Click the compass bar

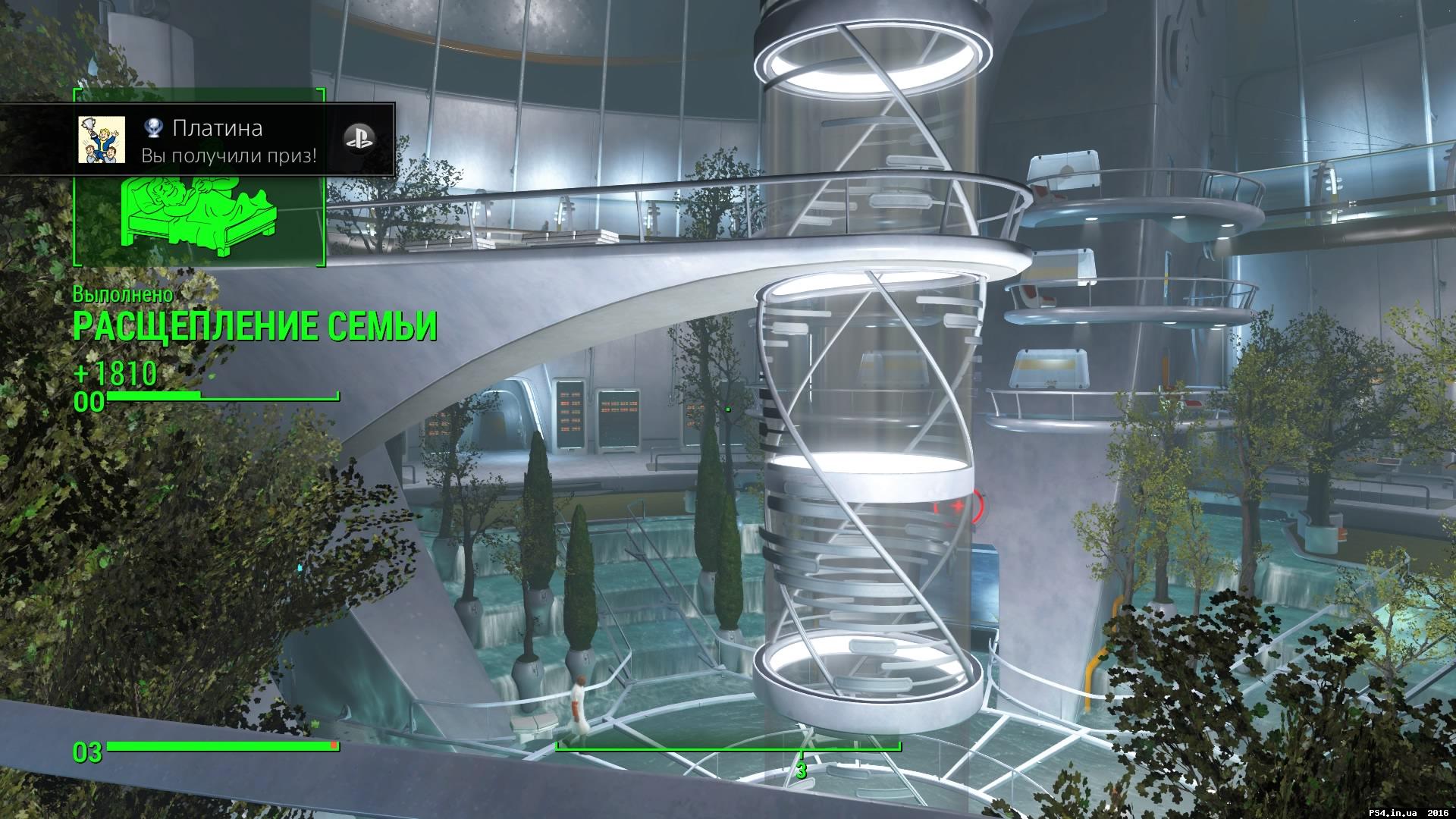click(x=801, y=748)
